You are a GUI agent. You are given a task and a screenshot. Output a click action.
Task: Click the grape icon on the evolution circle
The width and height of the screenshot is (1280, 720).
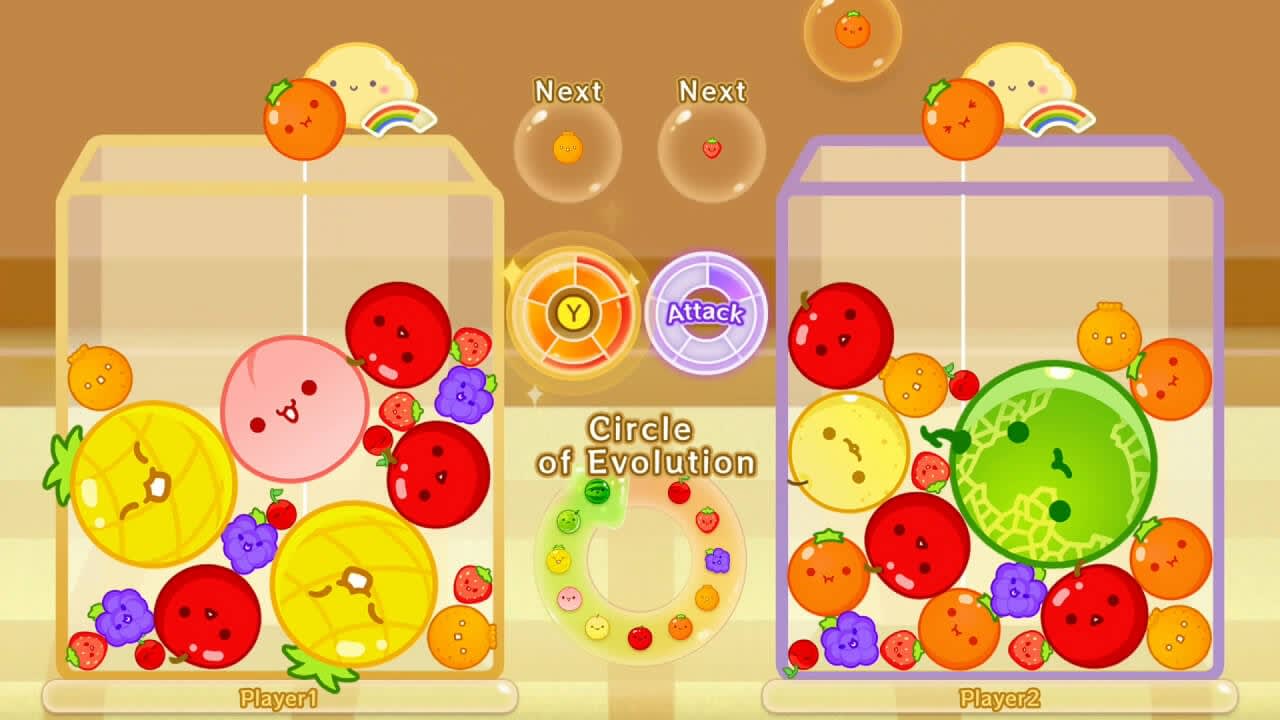tap(717, 560)
